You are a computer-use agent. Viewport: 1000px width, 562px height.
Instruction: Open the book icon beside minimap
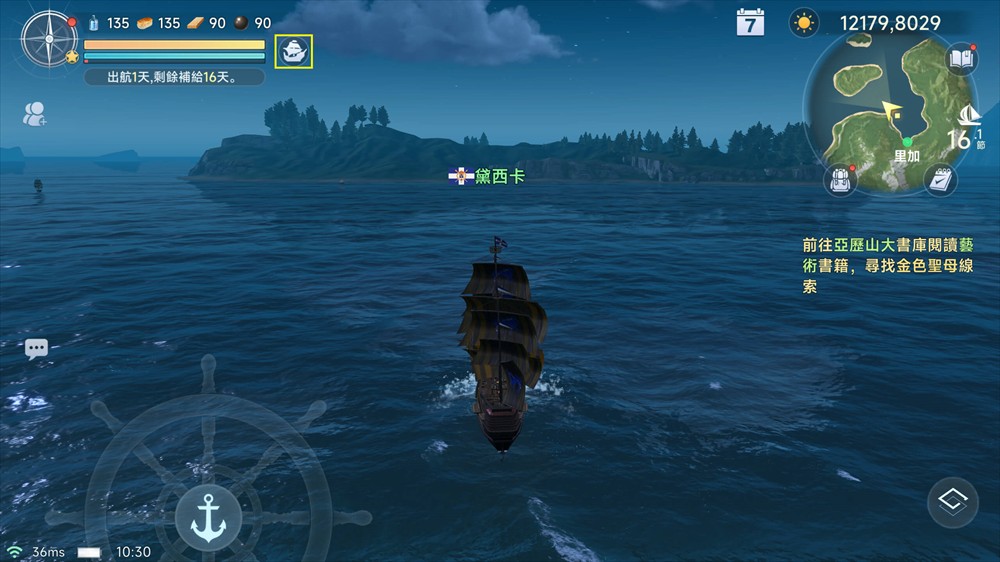[x=961, y=59]
